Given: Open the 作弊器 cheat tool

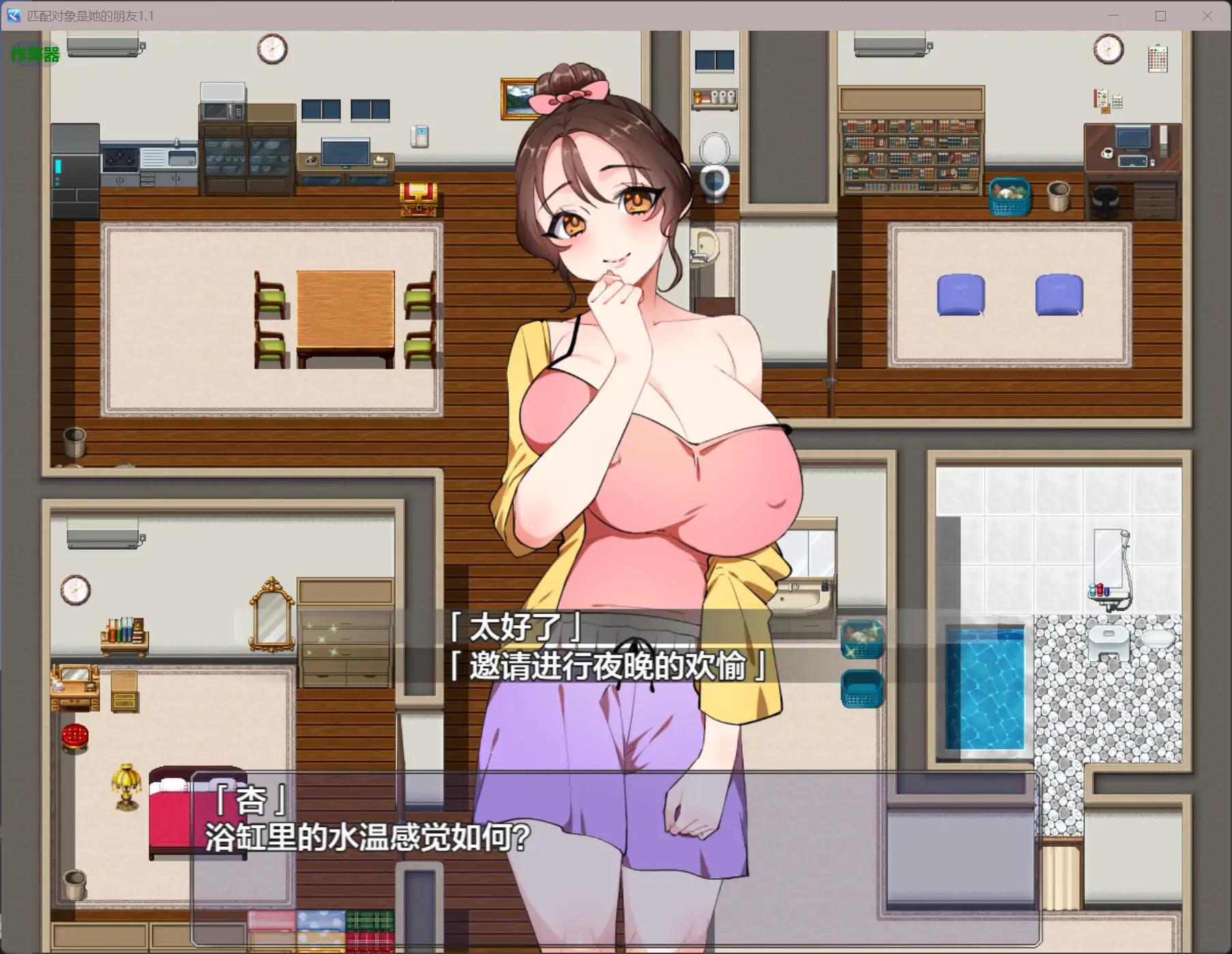Looking at the screenshot, I should (x=34, y=55).
